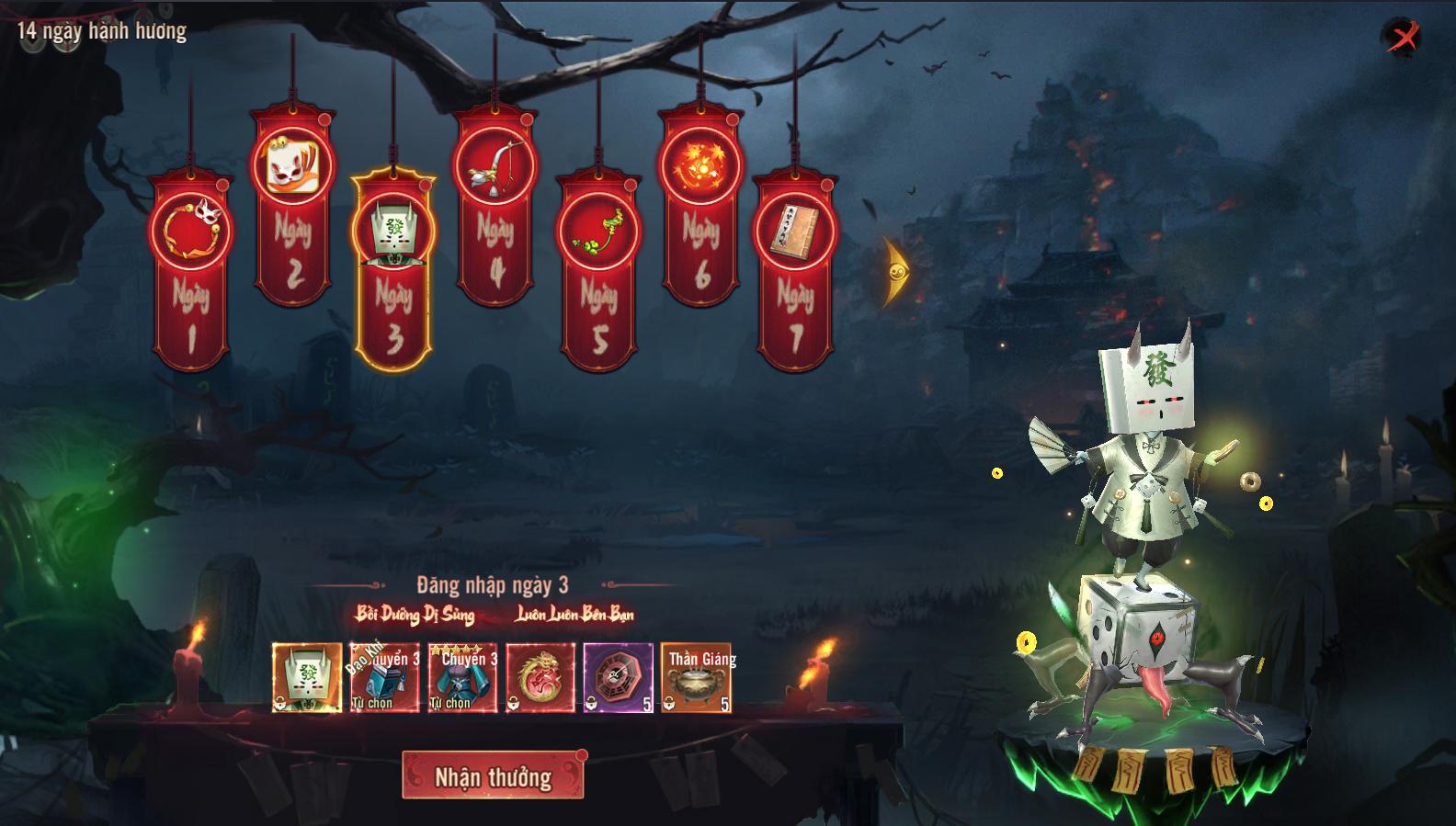Inspect the Bảo Khí Chuyển 3 chest reward
This screenshot has height=826, width=1456.
pyautogui.click(x=385, y=678)
